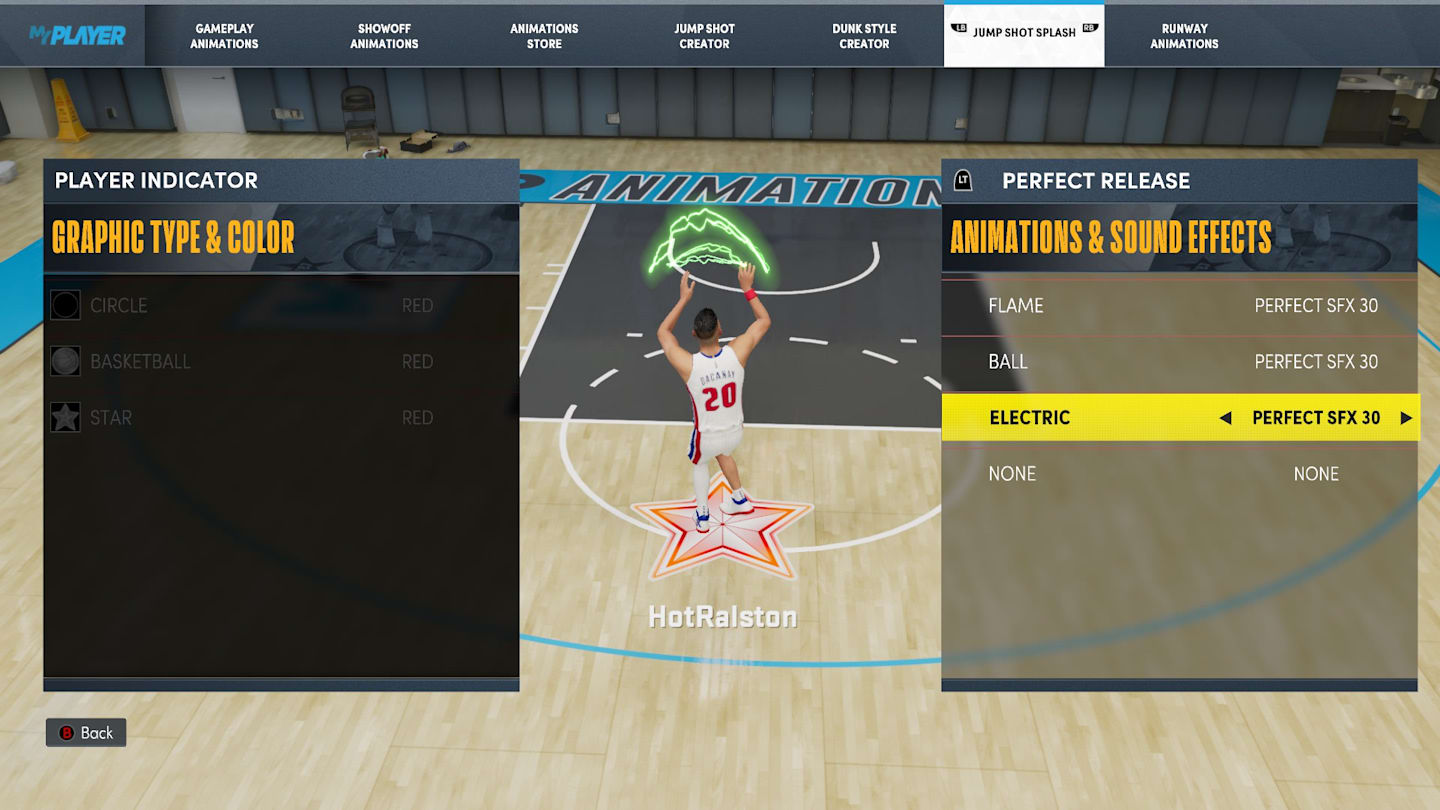Click the MyPLAYER logo
Screen dimensions: 1440x810
click(x=77, y=36)
